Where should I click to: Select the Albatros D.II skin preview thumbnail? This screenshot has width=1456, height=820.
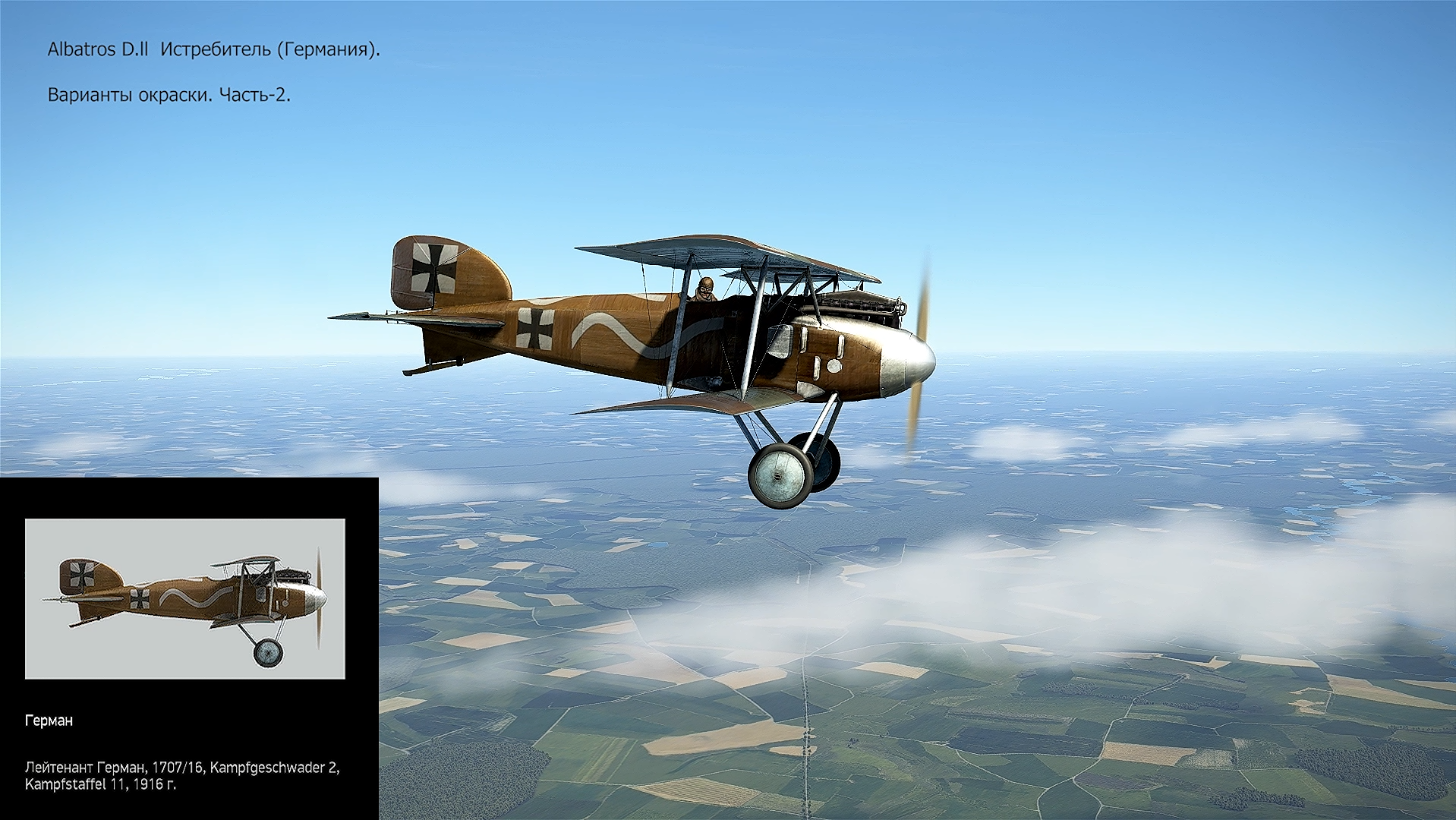(x=184, y=598)
